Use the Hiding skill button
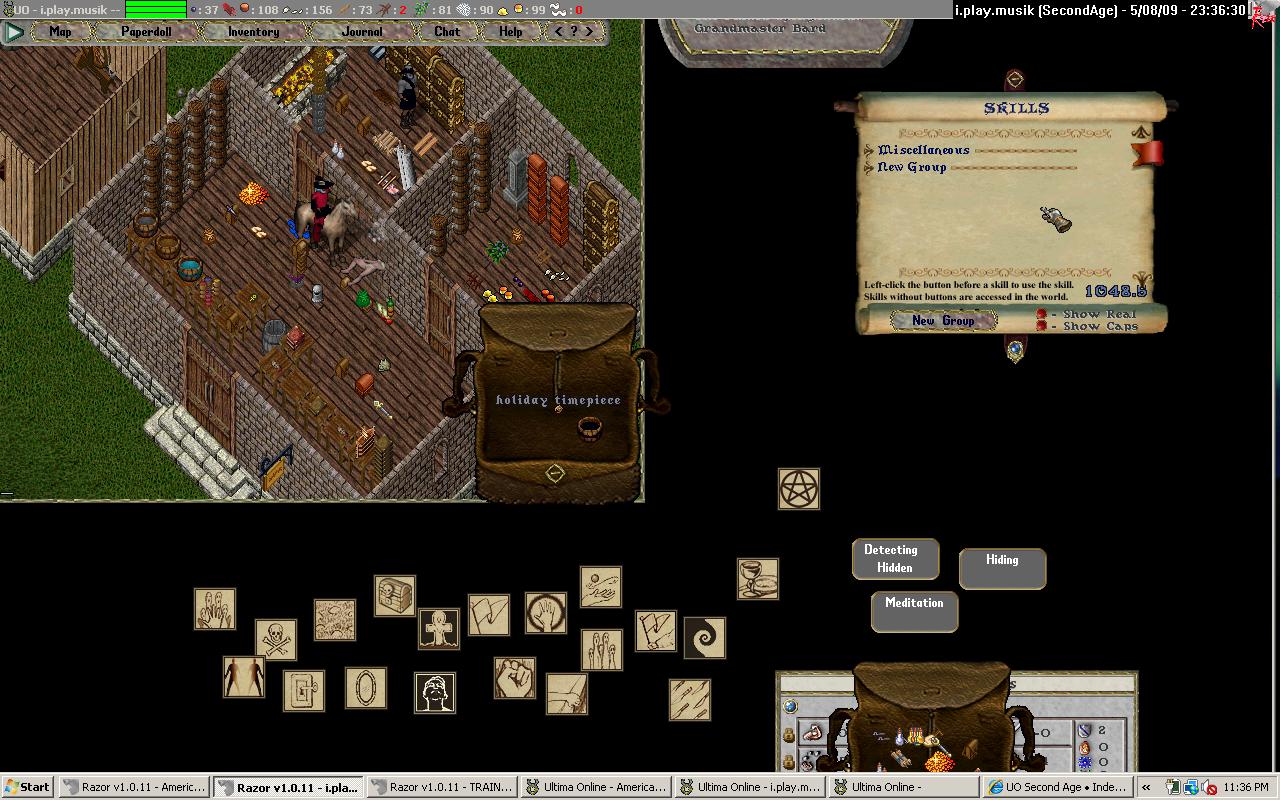1280x800 pixels. coord(1002,567)
